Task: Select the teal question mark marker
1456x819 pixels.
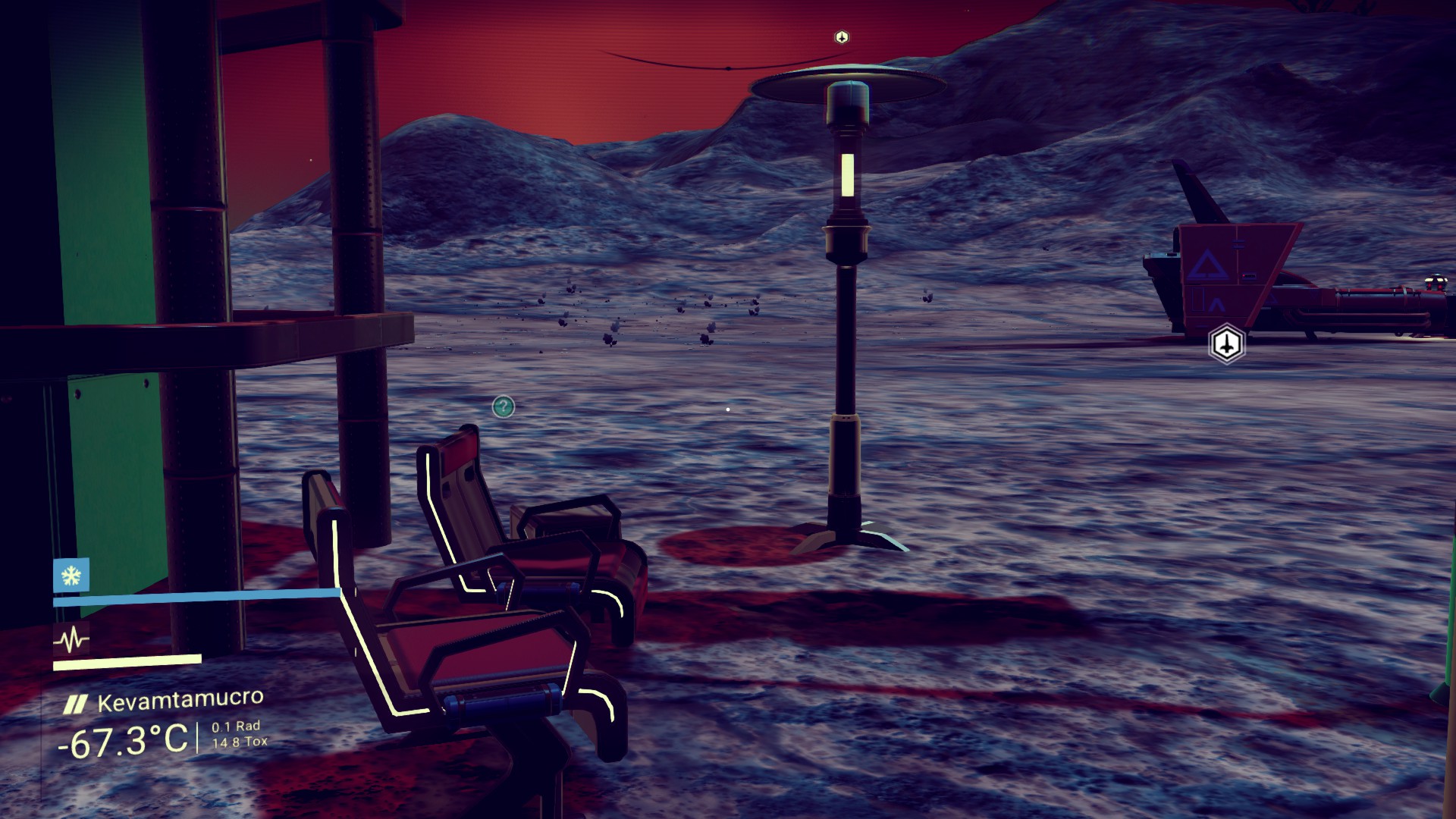Action: coord(503,407)
